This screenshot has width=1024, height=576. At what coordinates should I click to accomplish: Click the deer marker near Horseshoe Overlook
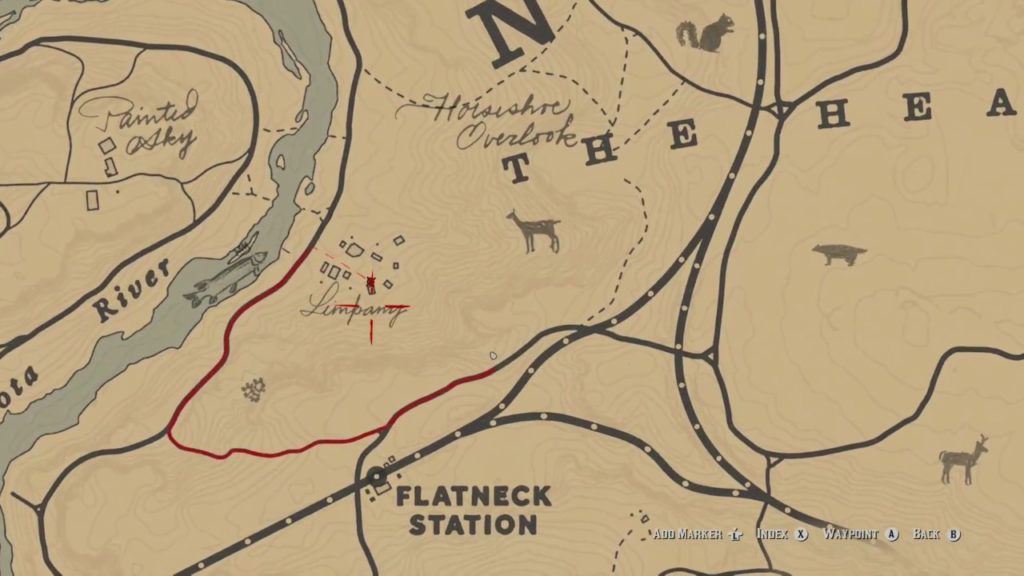pos(534,231)
